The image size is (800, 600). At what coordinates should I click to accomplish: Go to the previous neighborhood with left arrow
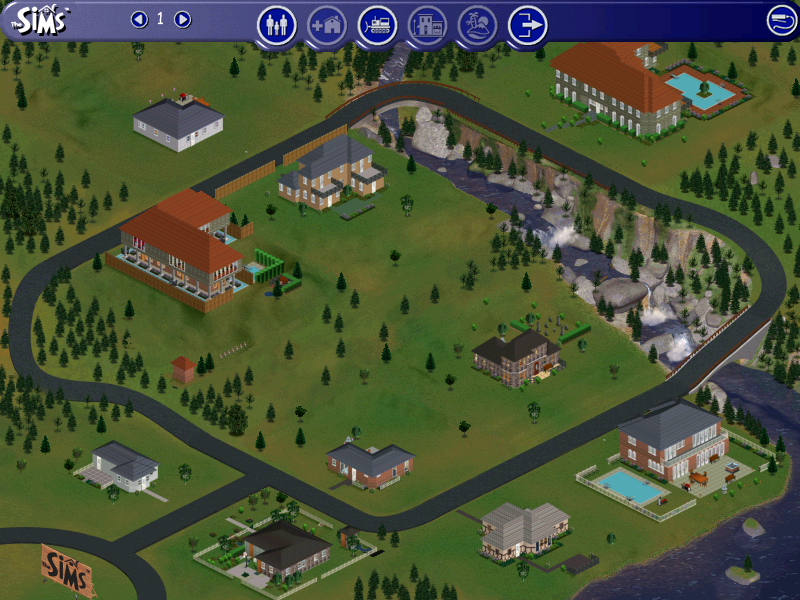point(139,19)
